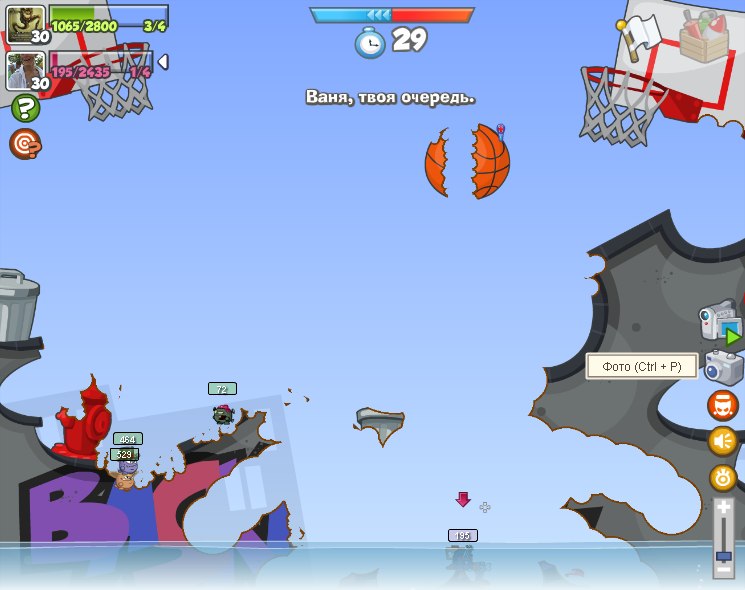Start video recording with the camcorder icon
The width and height of the screenshot is (745, 590).
click(x=719, y=324)
